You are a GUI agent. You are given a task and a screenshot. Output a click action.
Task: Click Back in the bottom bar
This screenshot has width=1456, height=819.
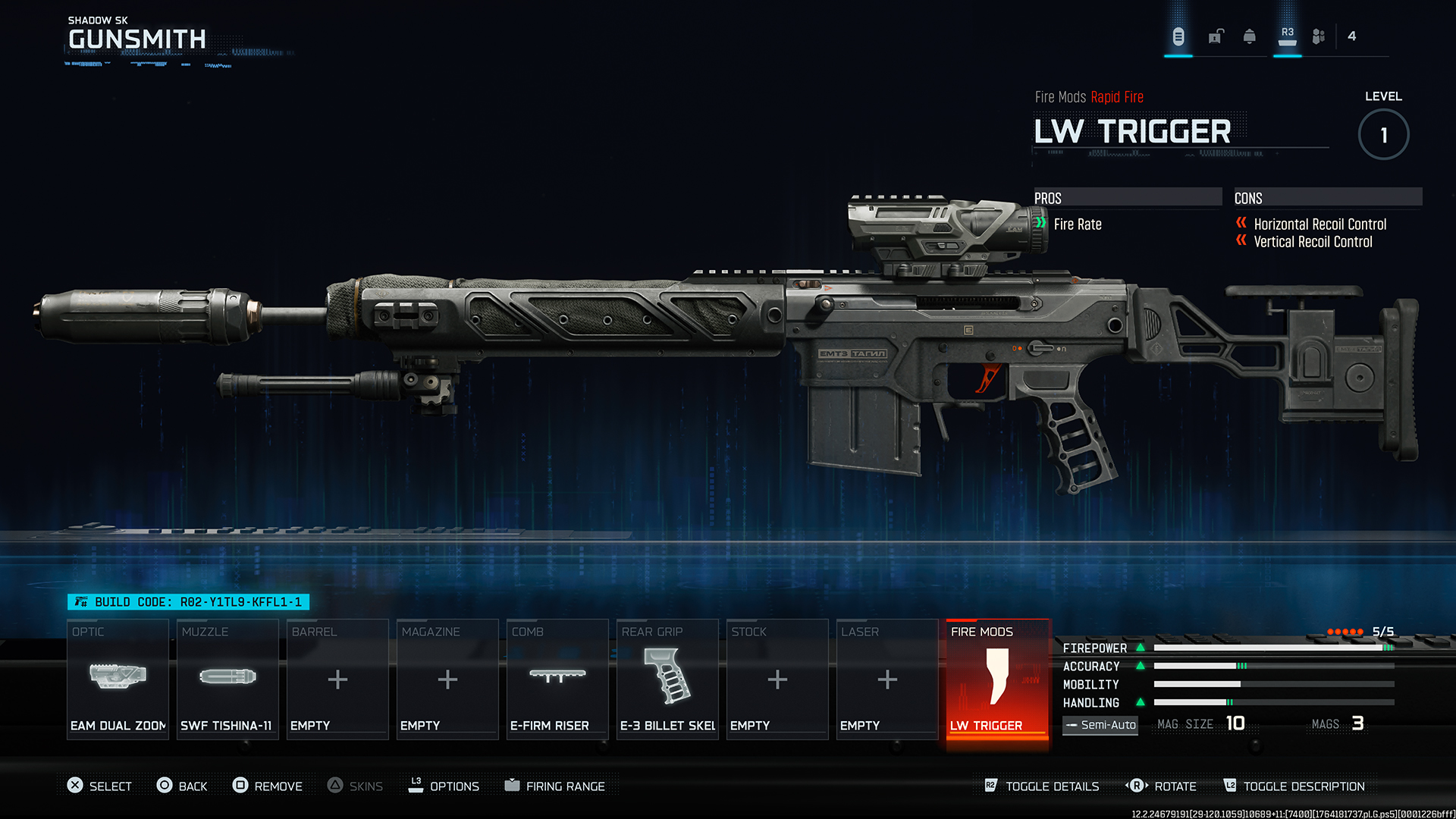[182, 786]
